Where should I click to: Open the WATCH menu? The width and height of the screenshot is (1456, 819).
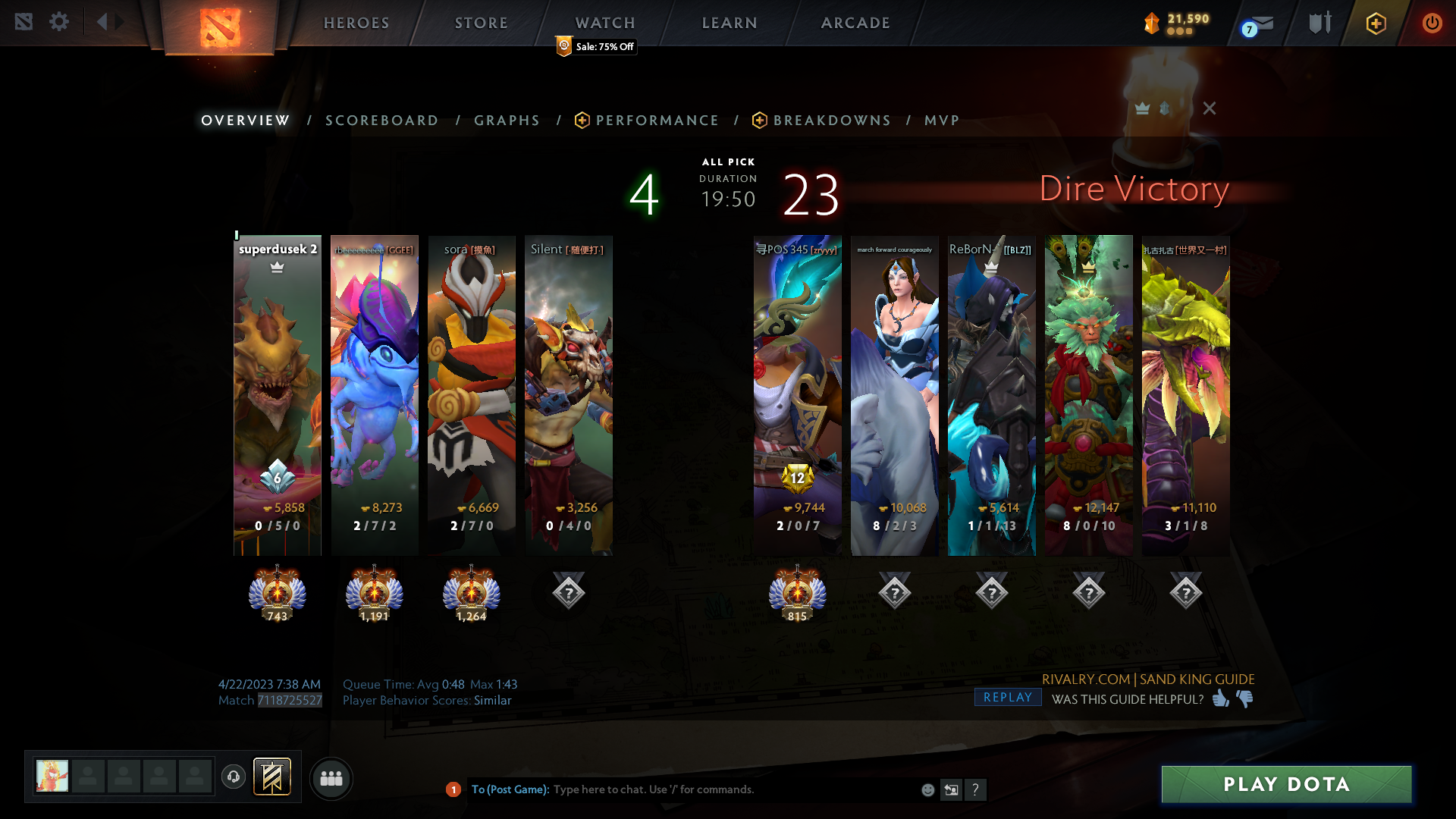point(604,23)
